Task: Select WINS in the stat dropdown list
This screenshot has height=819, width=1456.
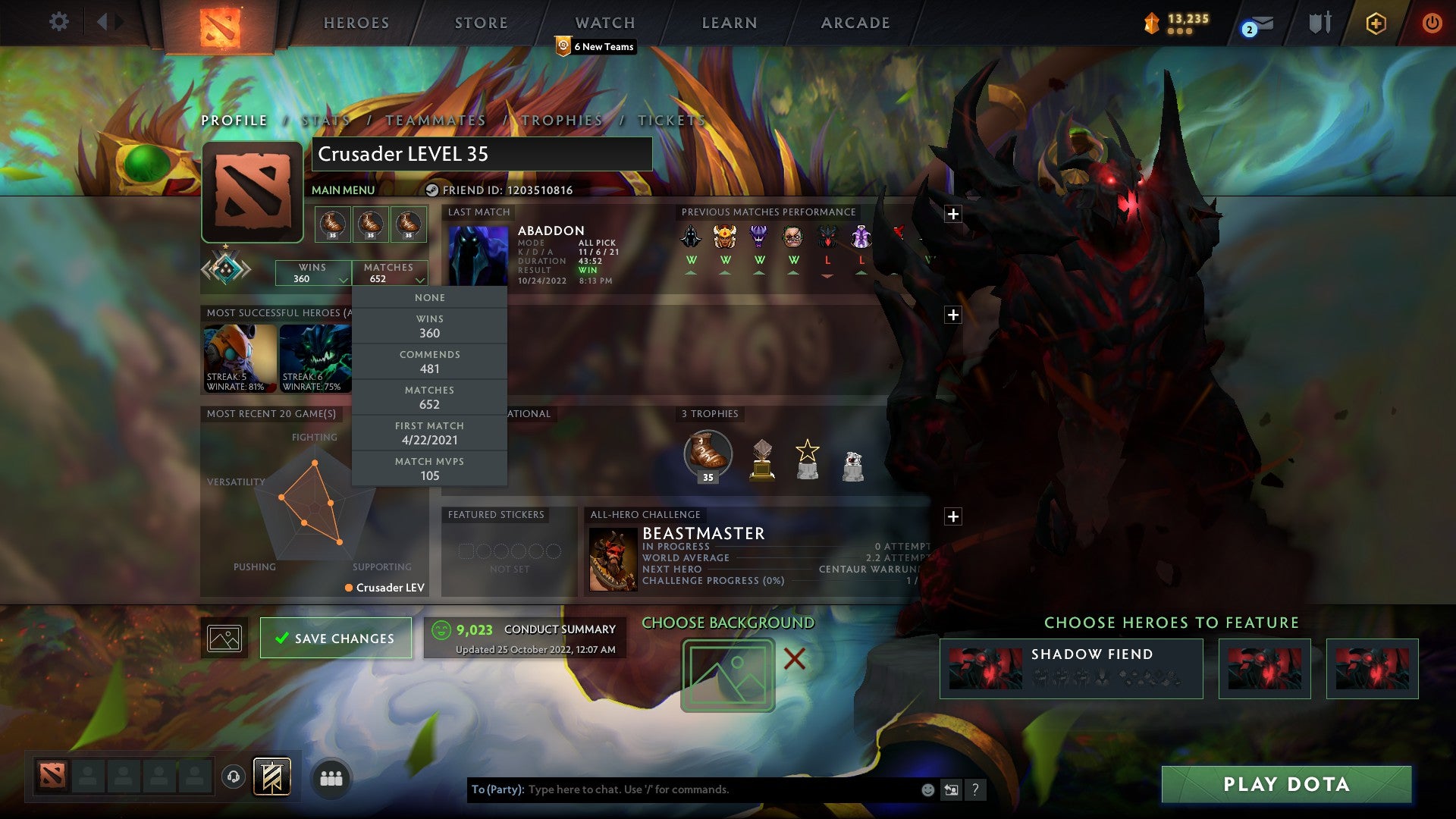Action: click(x=430, y=326)
